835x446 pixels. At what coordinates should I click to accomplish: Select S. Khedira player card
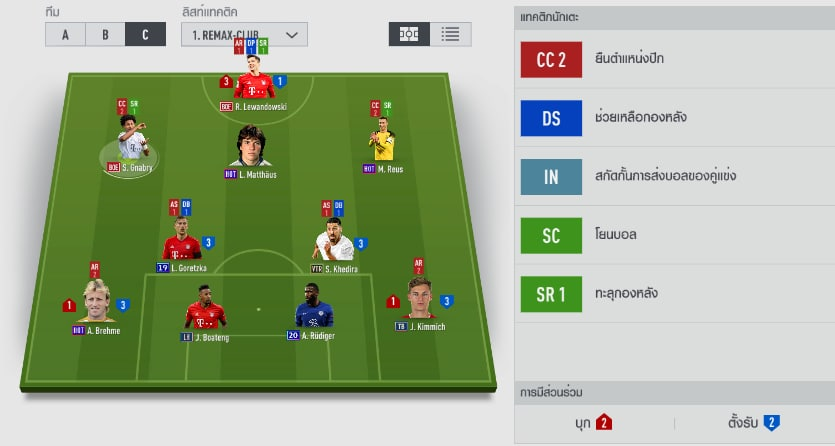333,246
